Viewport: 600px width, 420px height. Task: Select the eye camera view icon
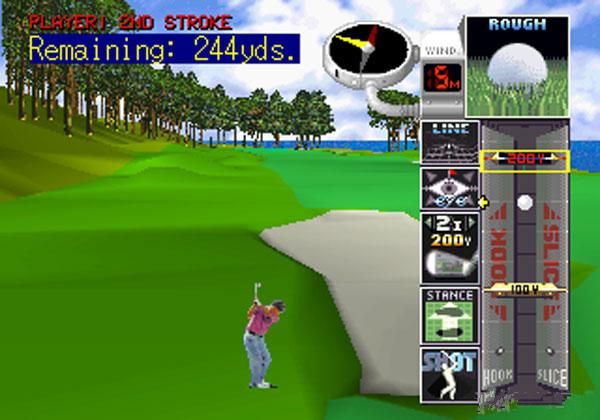[x=449, y=188]
